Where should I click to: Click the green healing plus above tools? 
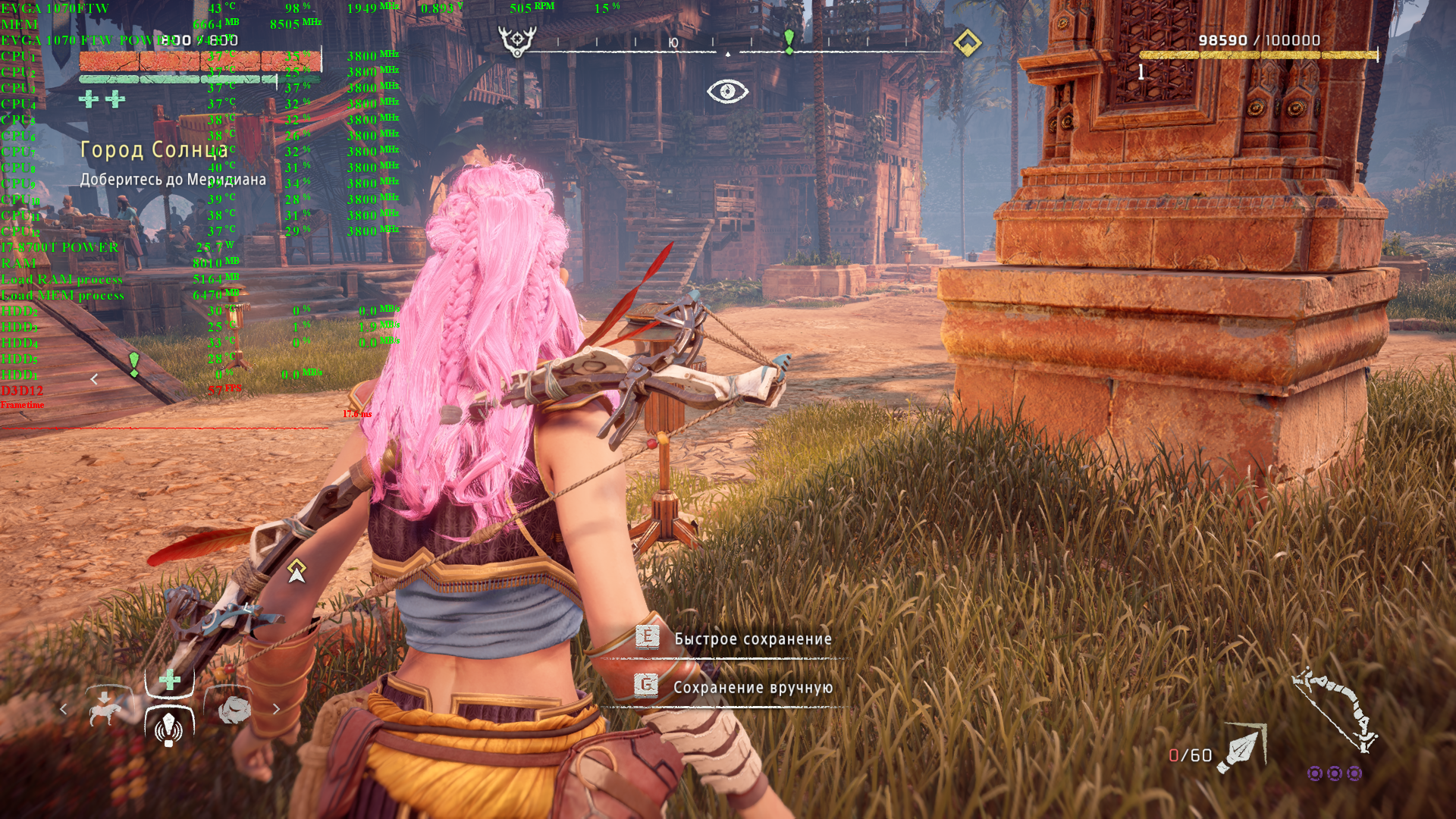[170, 679]
